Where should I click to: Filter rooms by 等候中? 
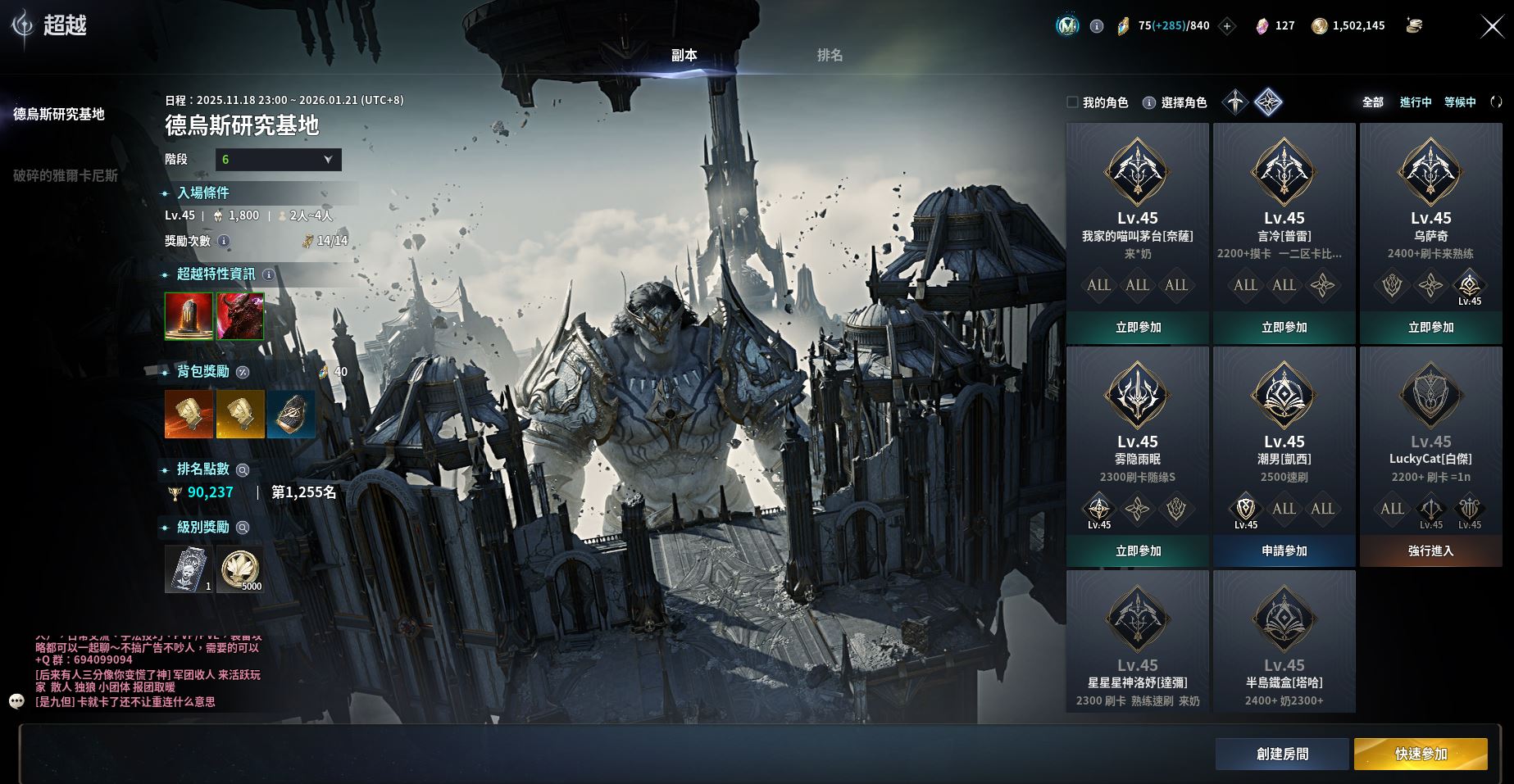coord(1460,102)
